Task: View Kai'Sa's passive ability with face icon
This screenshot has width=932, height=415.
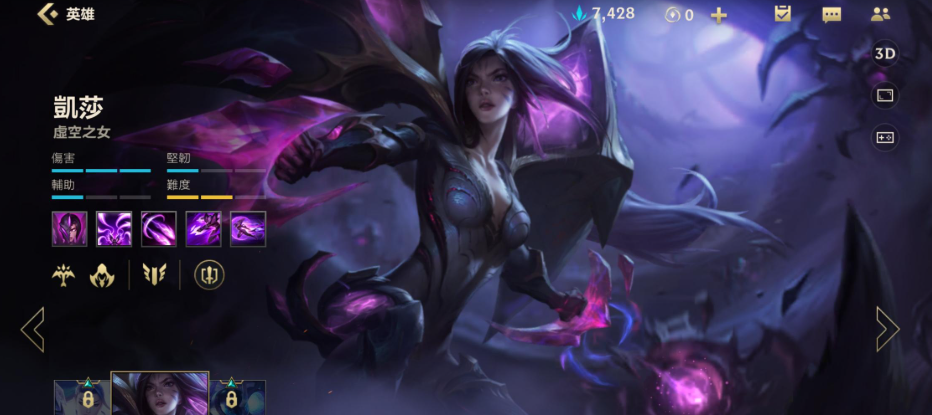Action: coord(69,229)
